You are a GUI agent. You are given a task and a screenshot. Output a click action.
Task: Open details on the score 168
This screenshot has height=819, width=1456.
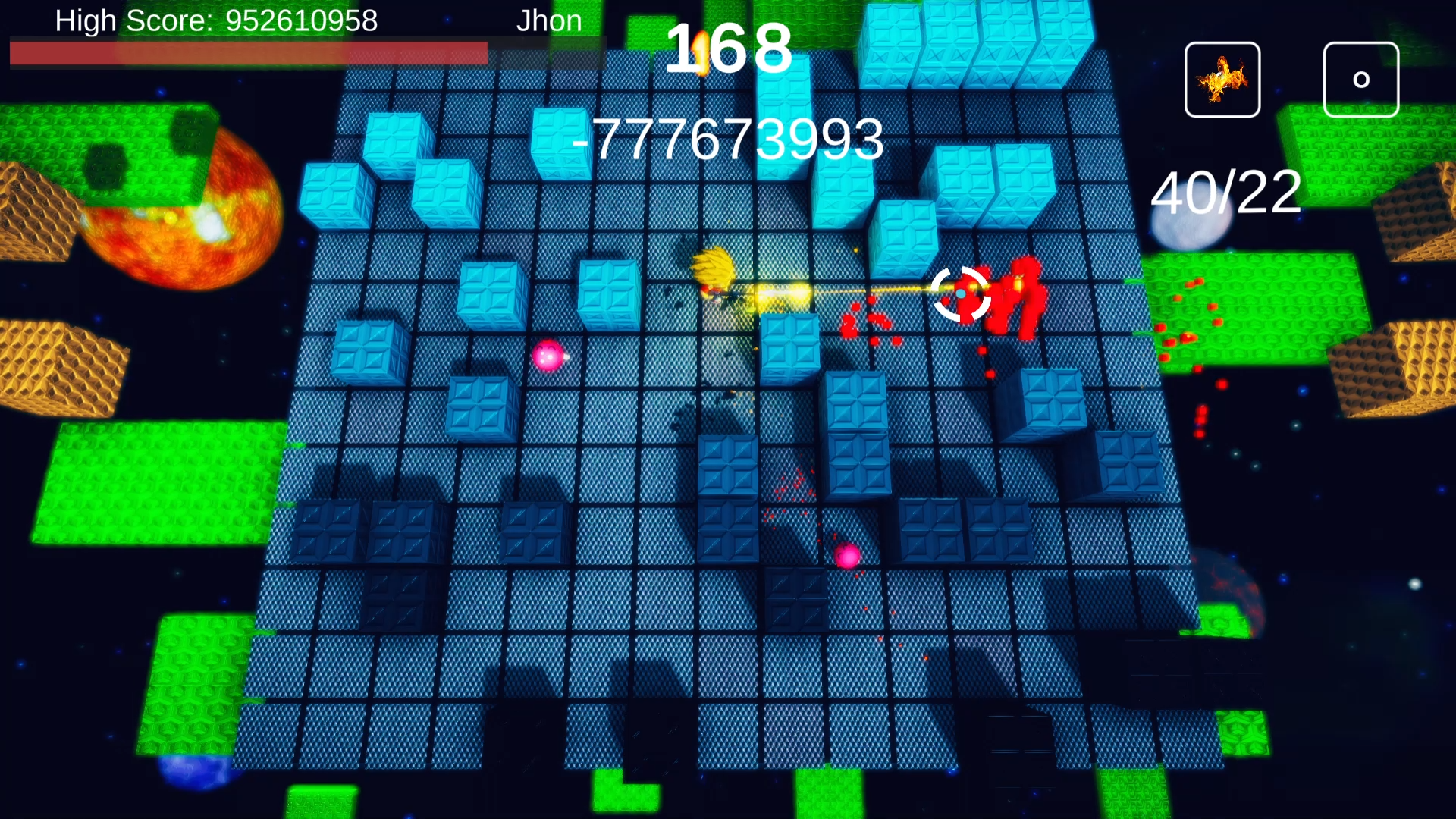(732, 49)
